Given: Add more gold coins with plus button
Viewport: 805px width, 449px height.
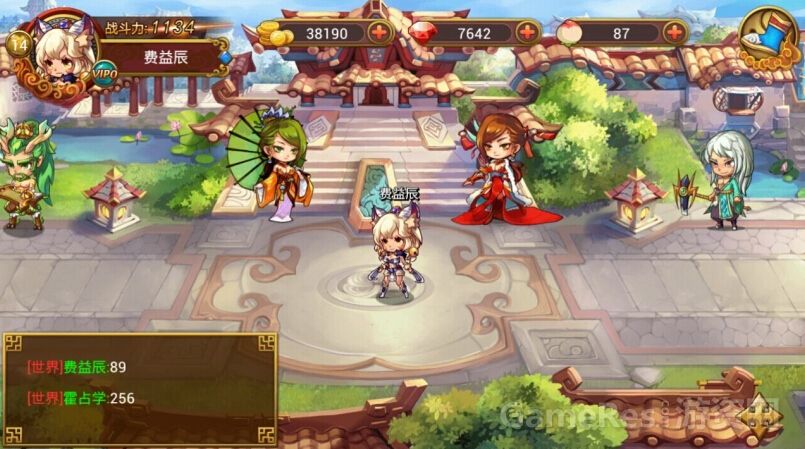Looking at the screenshot, I should tap(380, 32).
